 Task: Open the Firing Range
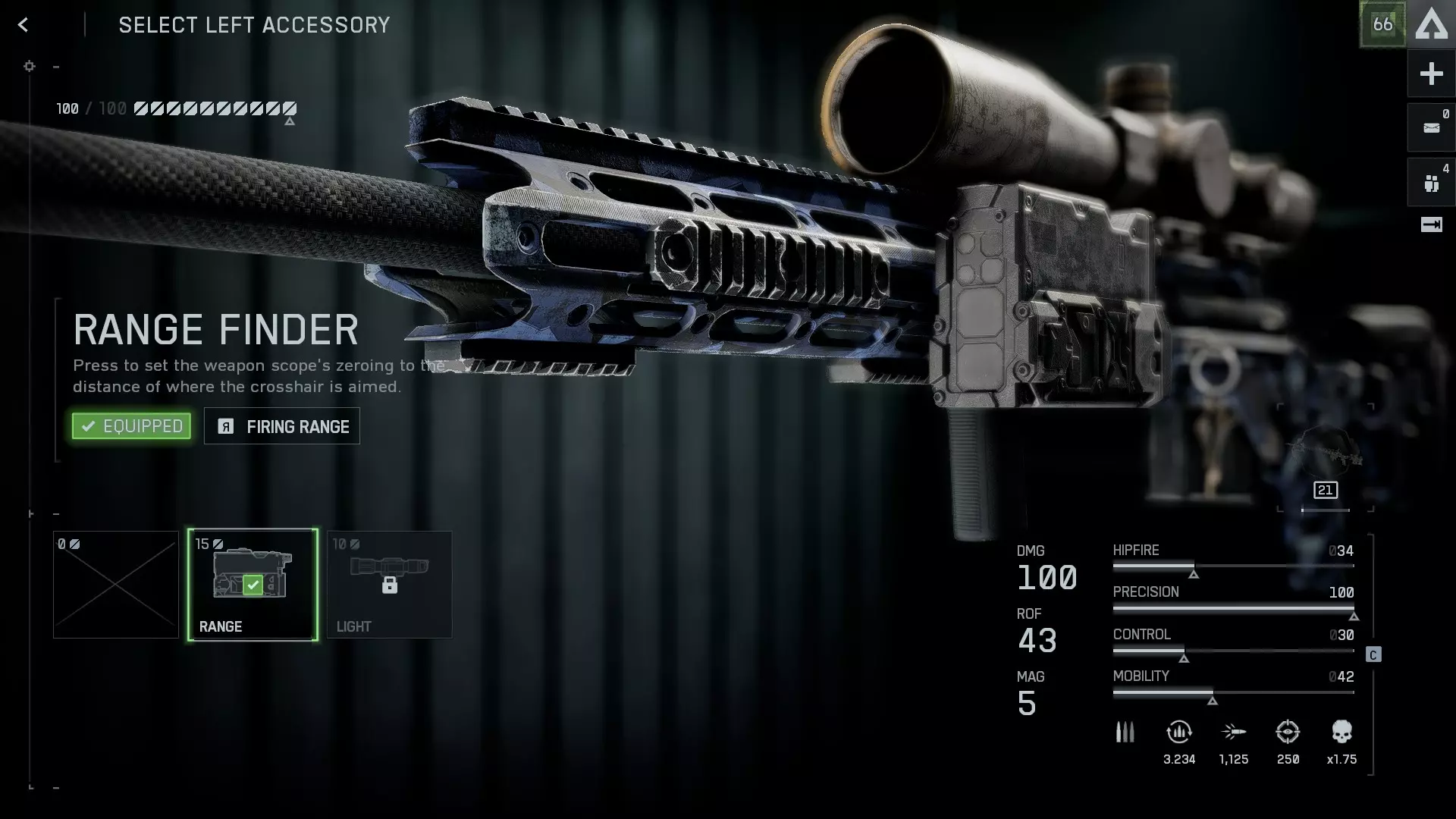[x=282, y=426]
